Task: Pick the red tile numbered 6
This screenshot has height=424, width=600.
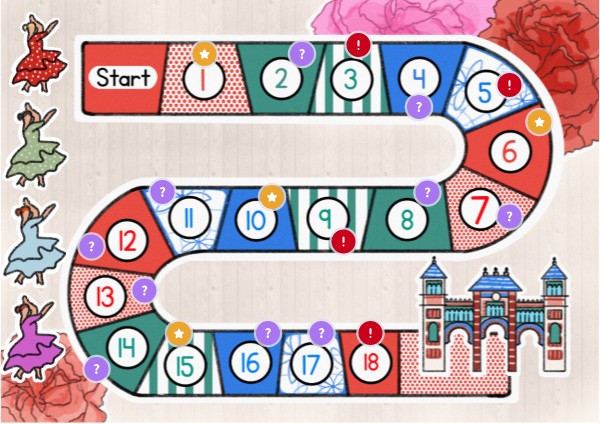Action: tap(510, 153)
